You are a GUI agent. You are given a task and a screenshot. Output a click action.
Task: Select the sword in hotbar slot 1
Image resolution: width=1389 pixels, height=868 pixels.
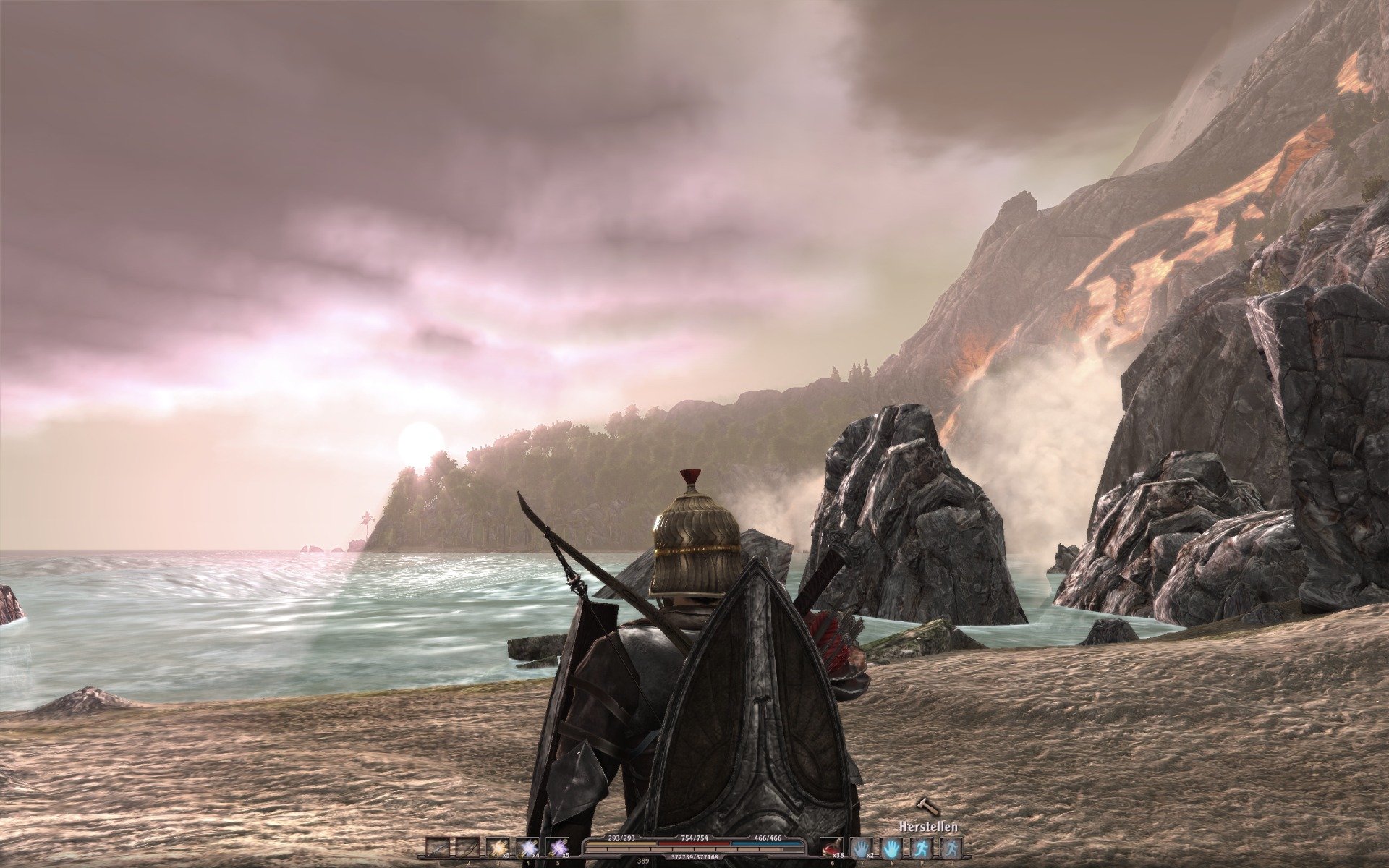[437, 848]
